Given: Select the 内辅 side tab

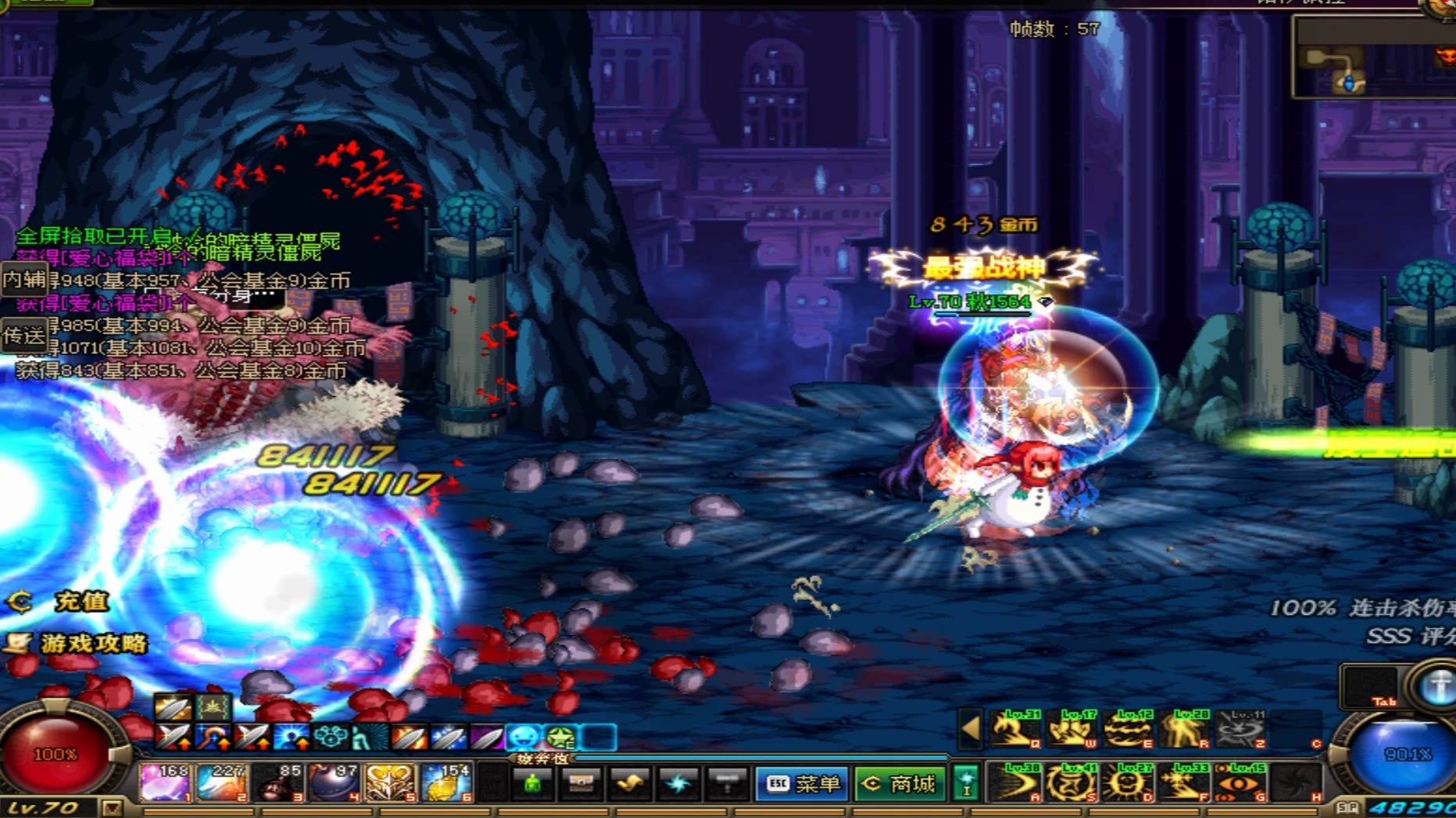Looking at the screenshot, I should [23, 280].
